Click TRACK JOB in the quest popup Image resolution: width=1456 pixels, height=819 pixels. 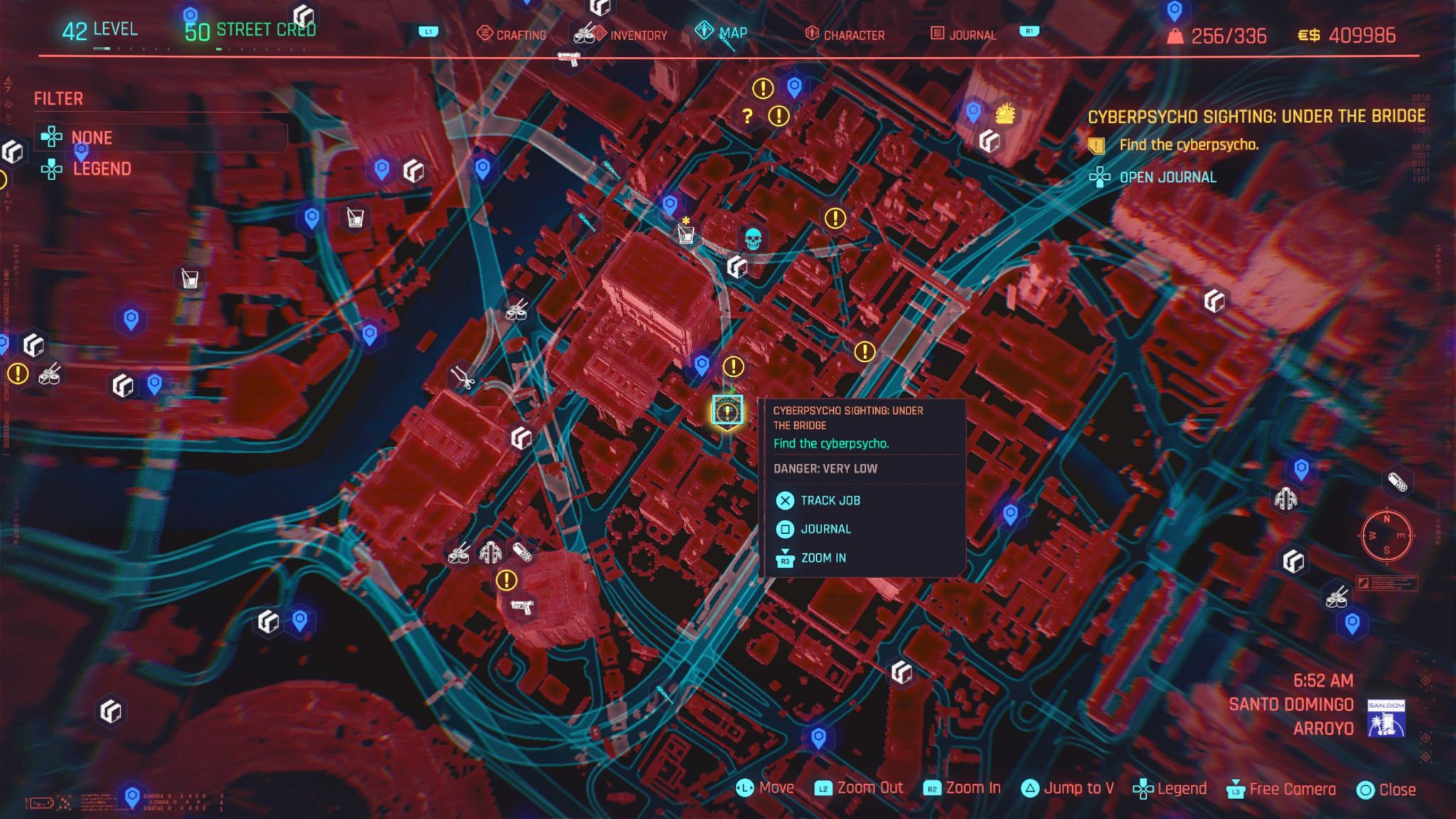[830, 500]
